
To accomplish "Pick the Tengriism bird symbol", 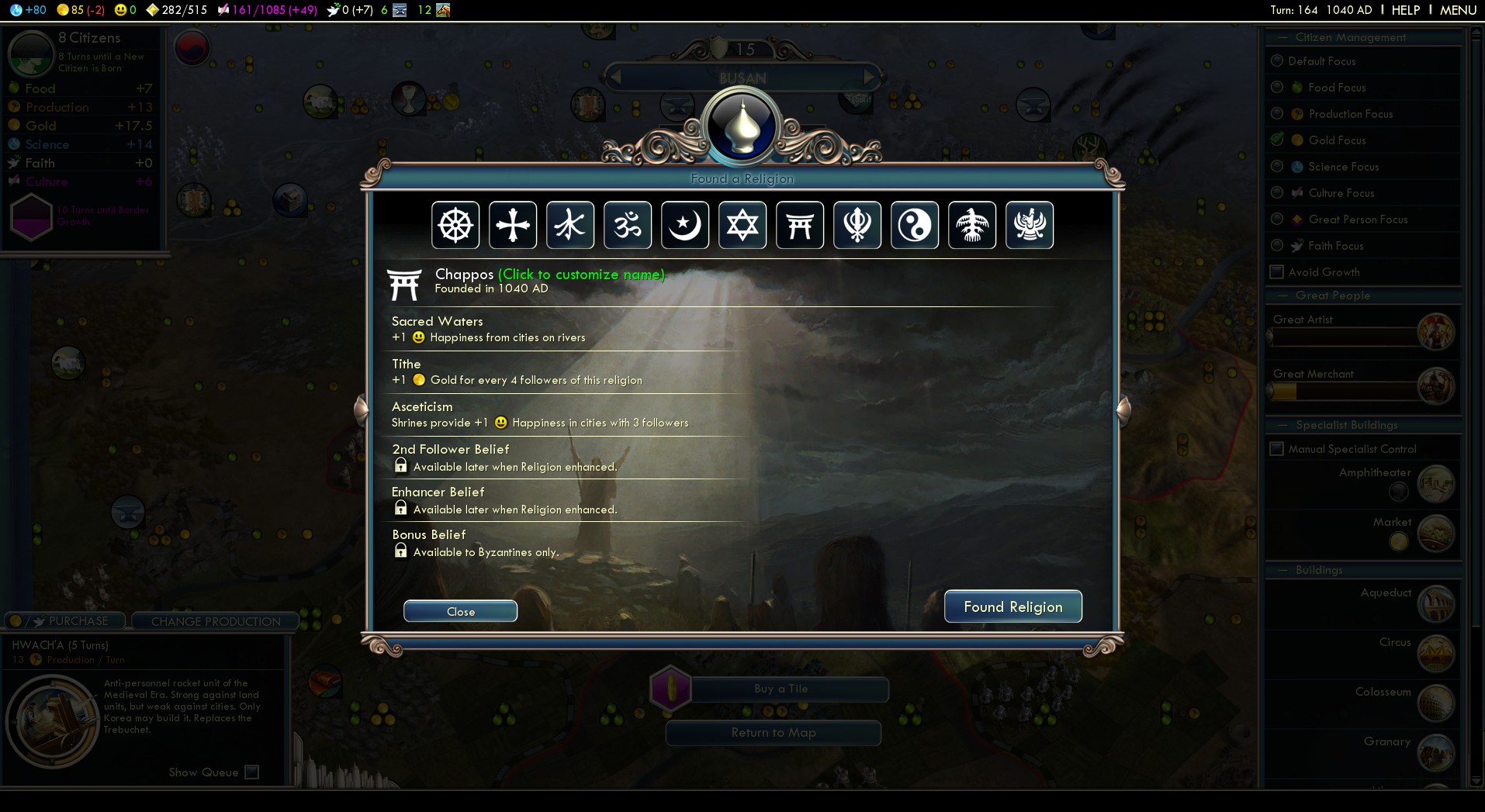I will tap(972, 226).
